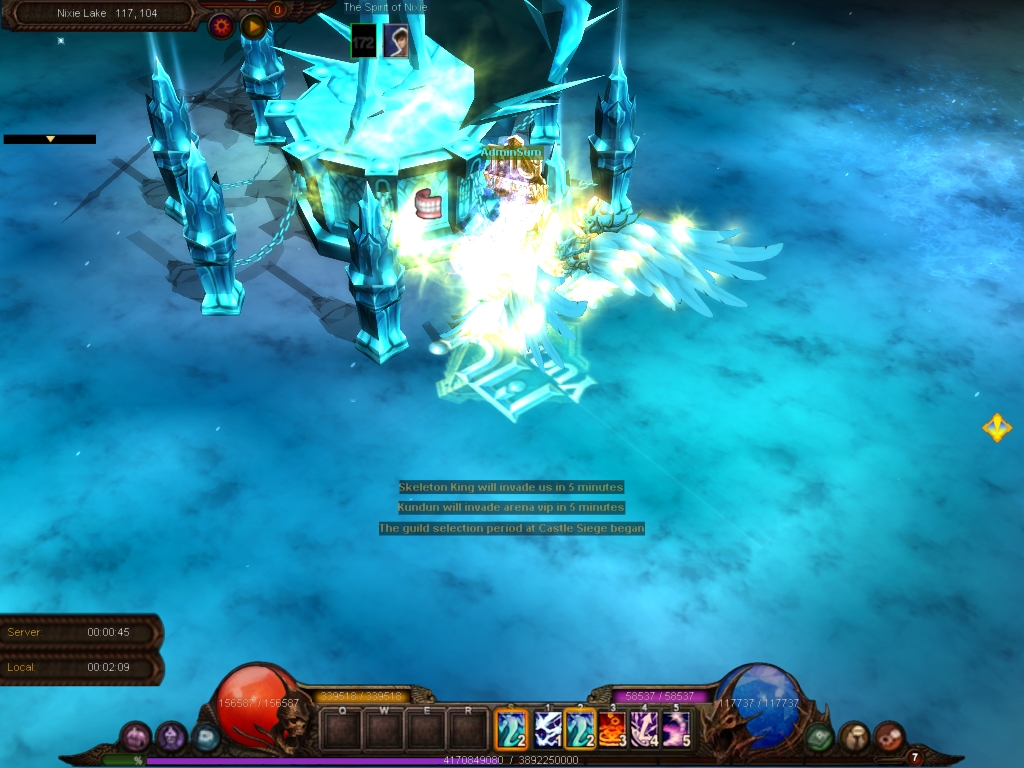Use the fire skill in slot 3
This screenshot has height=768, width=1024.
(x=612, y=730)
